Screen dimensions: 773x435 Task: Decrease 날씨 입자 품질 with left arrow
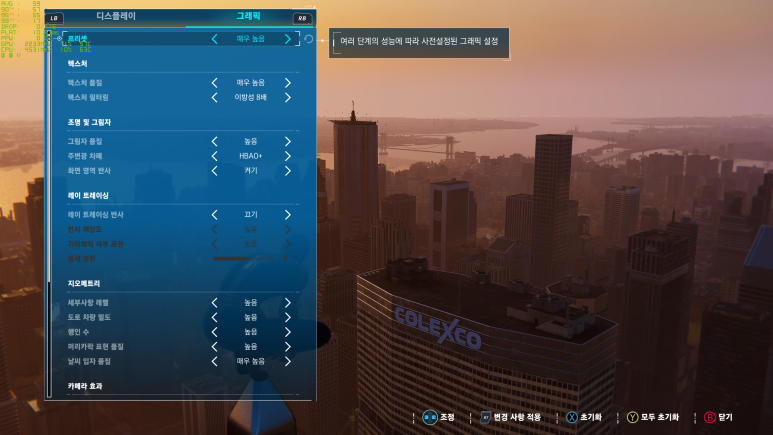pyautogui.click(x=214, y=360)
